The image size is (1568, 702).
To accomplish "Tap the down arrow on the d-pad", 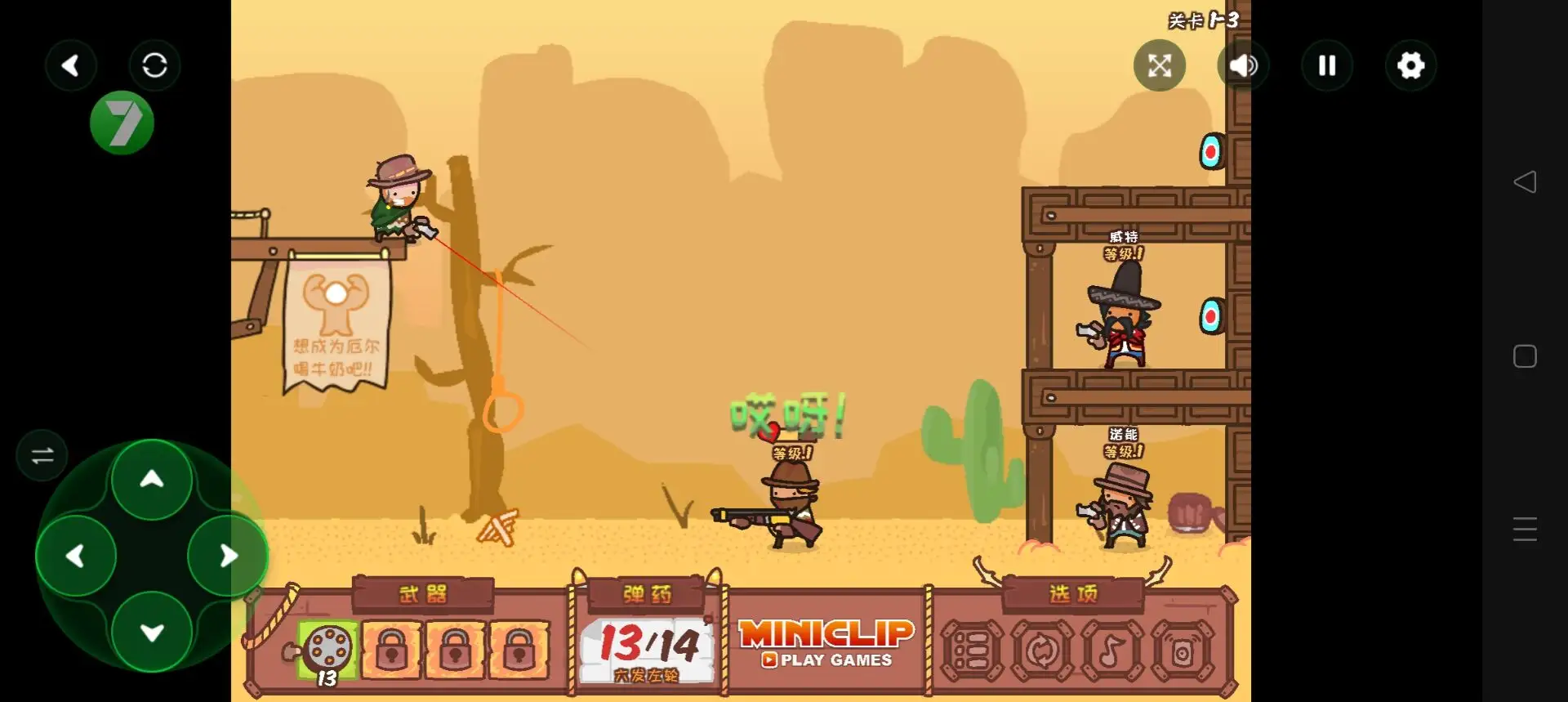I will click(152, 632).
